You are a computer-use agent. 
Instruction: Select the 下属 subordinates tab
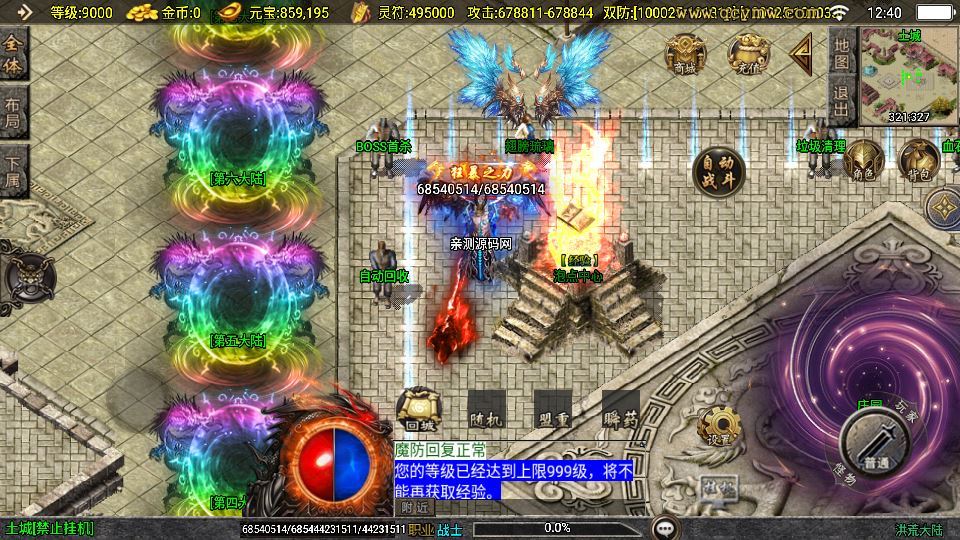(x=13, y=169)
